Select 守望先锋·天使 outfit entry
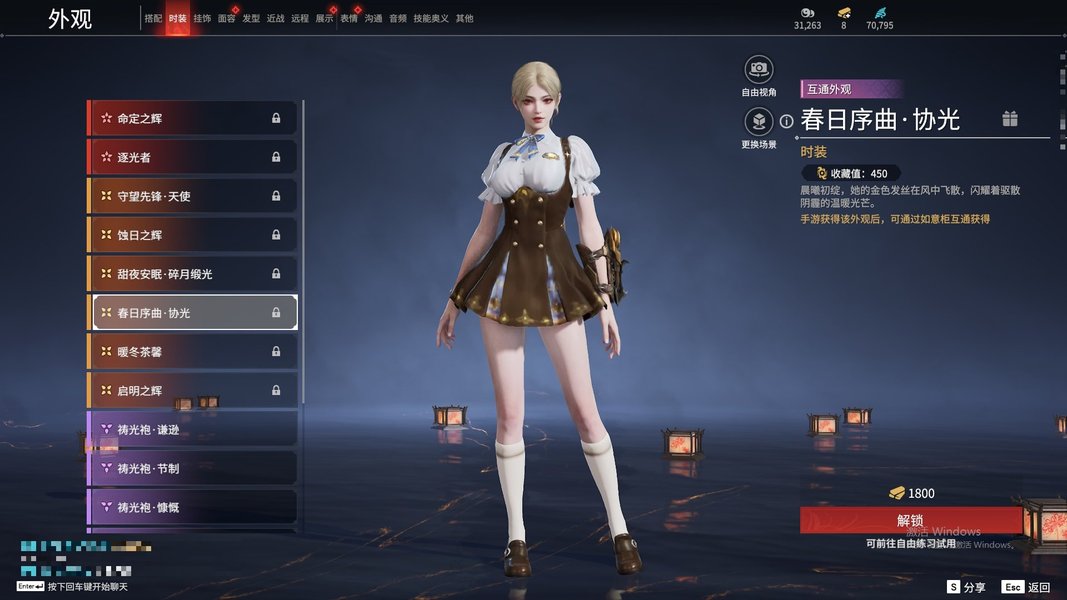Image resolution: width=1067 pixels, height=600 pixels. click(194, 196)
